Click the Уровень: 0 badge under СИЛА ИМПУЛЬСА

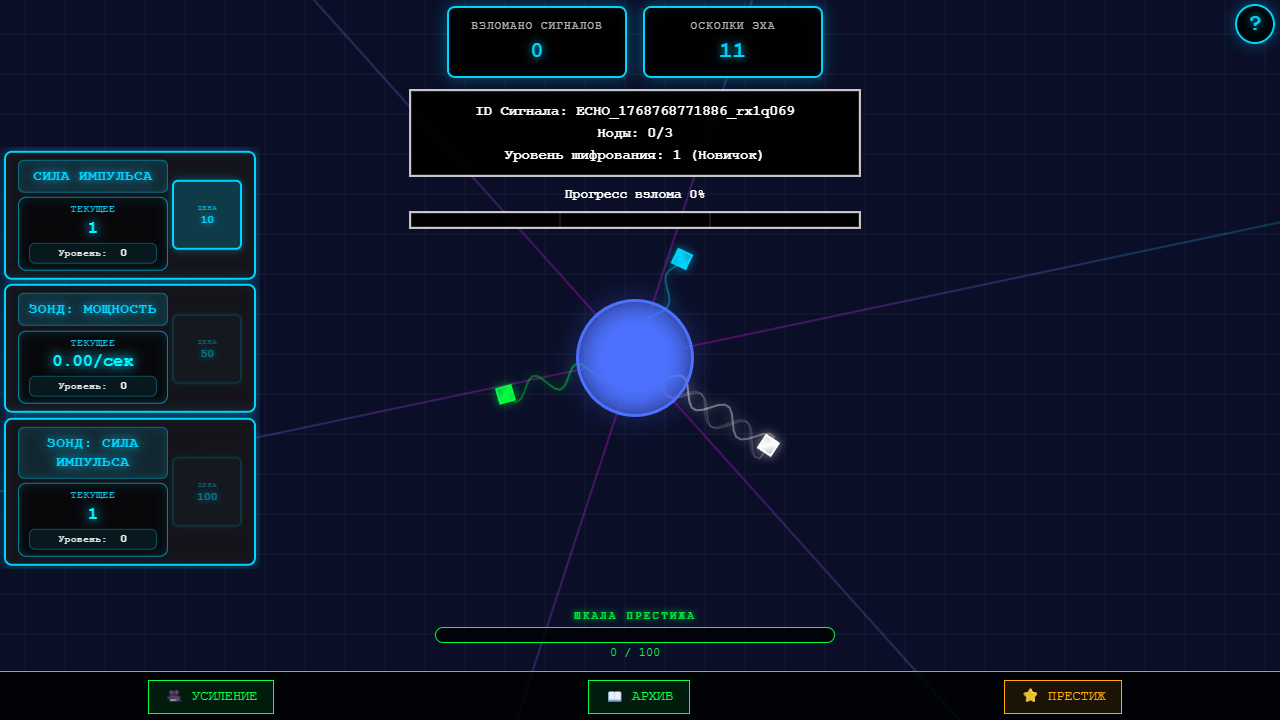(x=92, y=253)
